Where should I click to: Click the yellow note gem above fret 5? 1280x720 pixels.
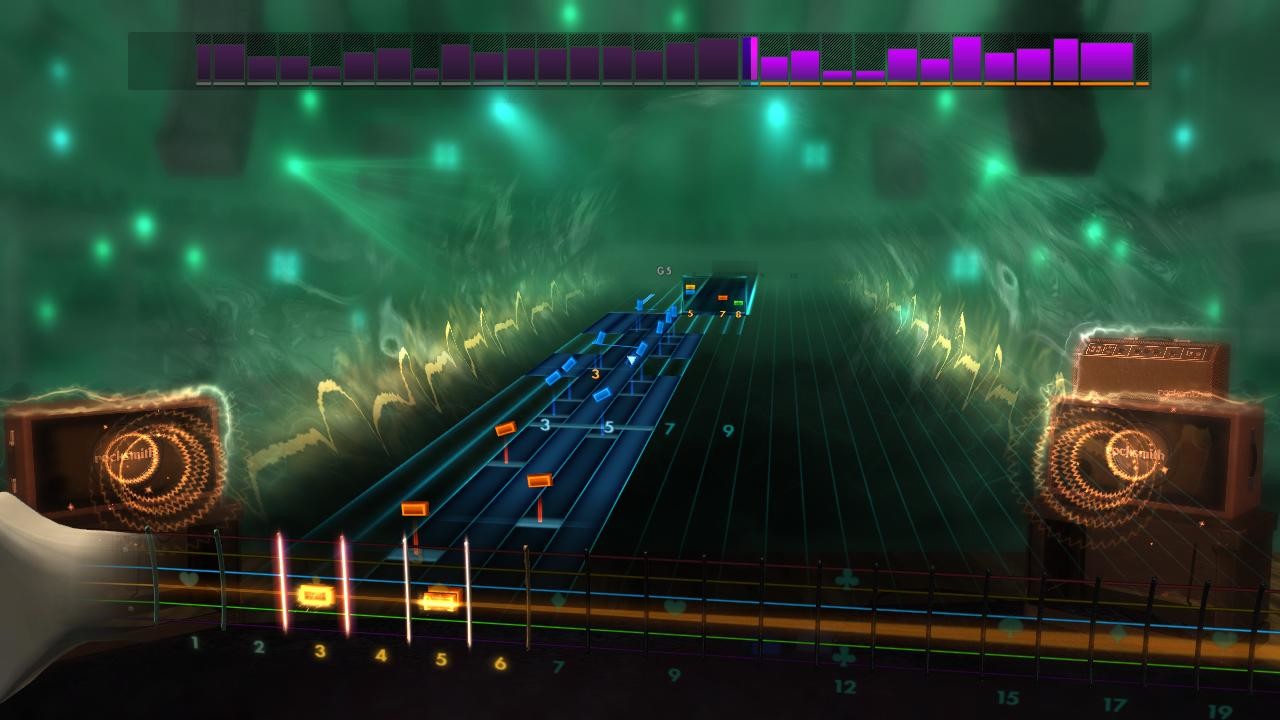(690, 287)
